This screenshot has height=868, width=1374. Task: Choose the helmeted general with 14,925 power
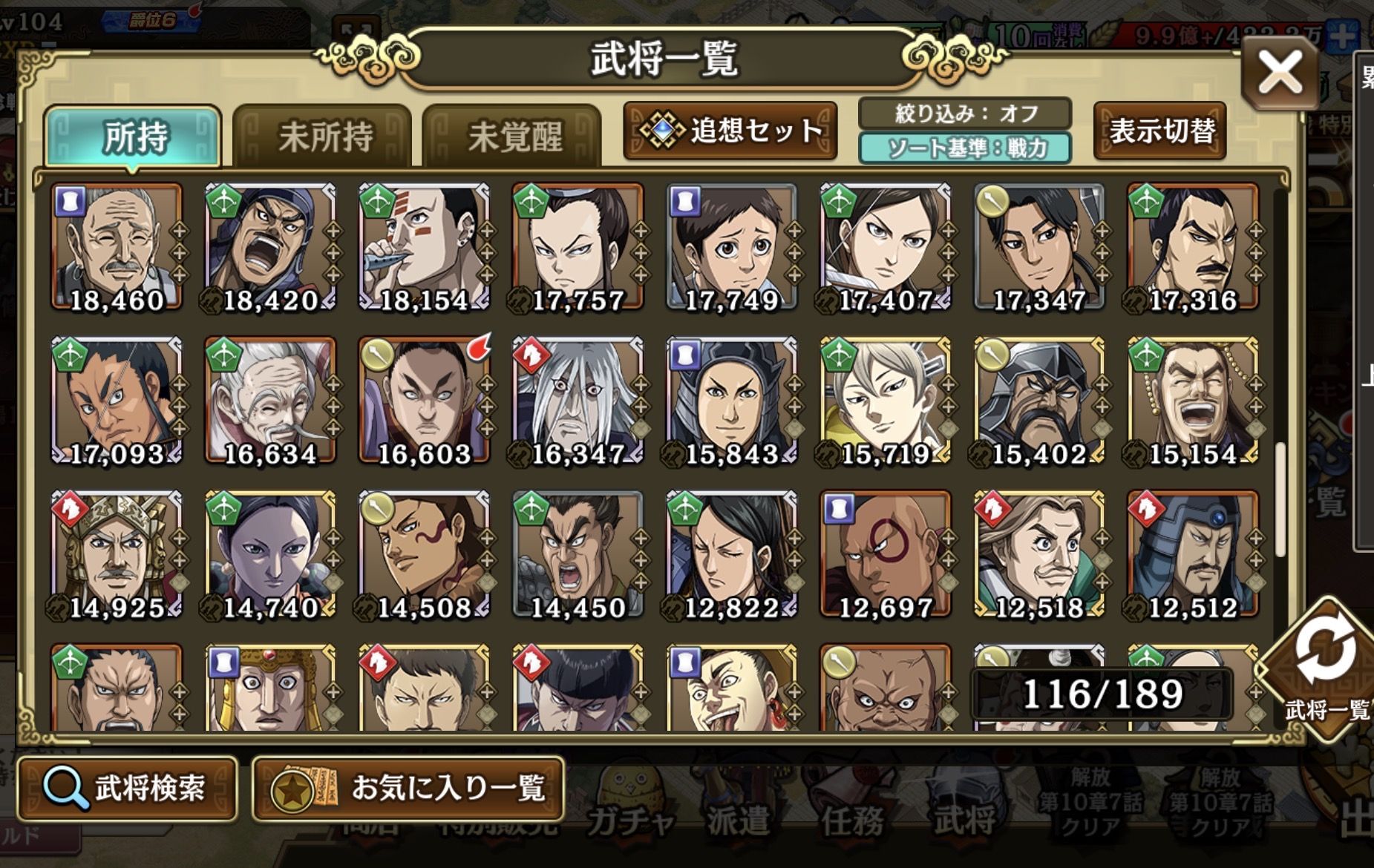[117, 554]
